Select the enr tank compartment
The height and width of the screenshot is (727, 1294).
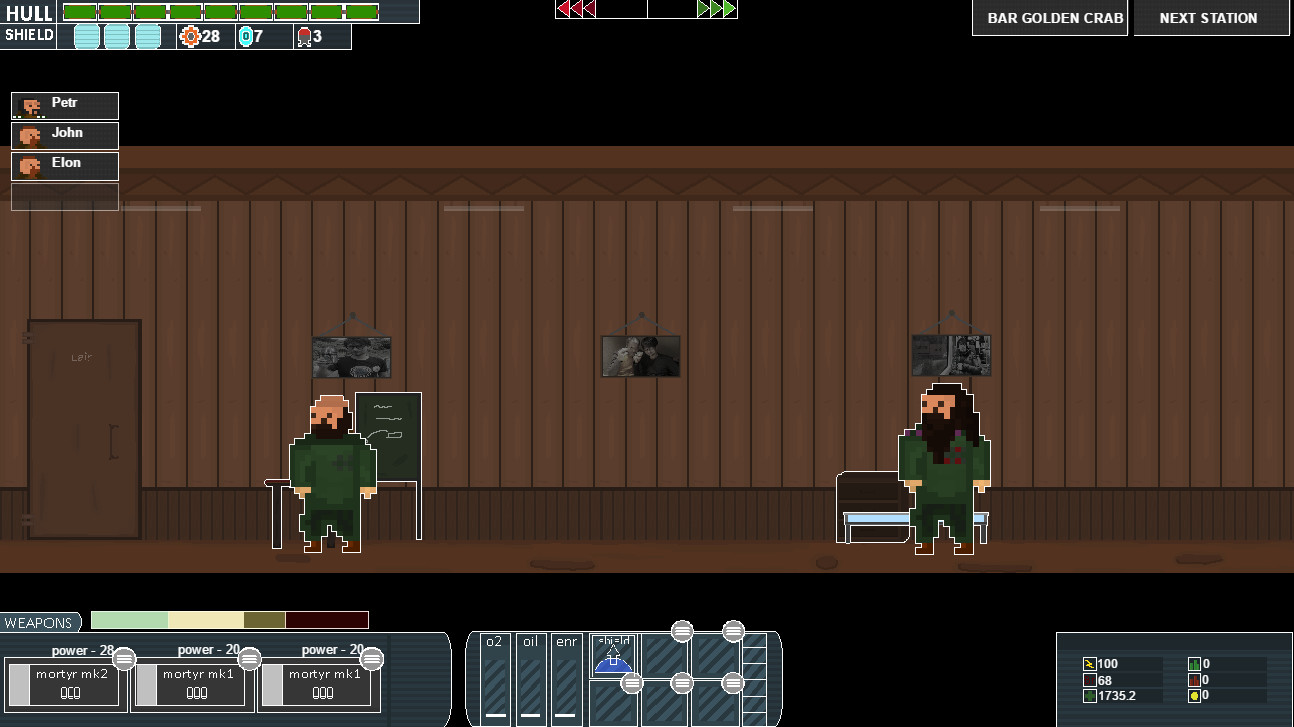(x=567, y=680)
